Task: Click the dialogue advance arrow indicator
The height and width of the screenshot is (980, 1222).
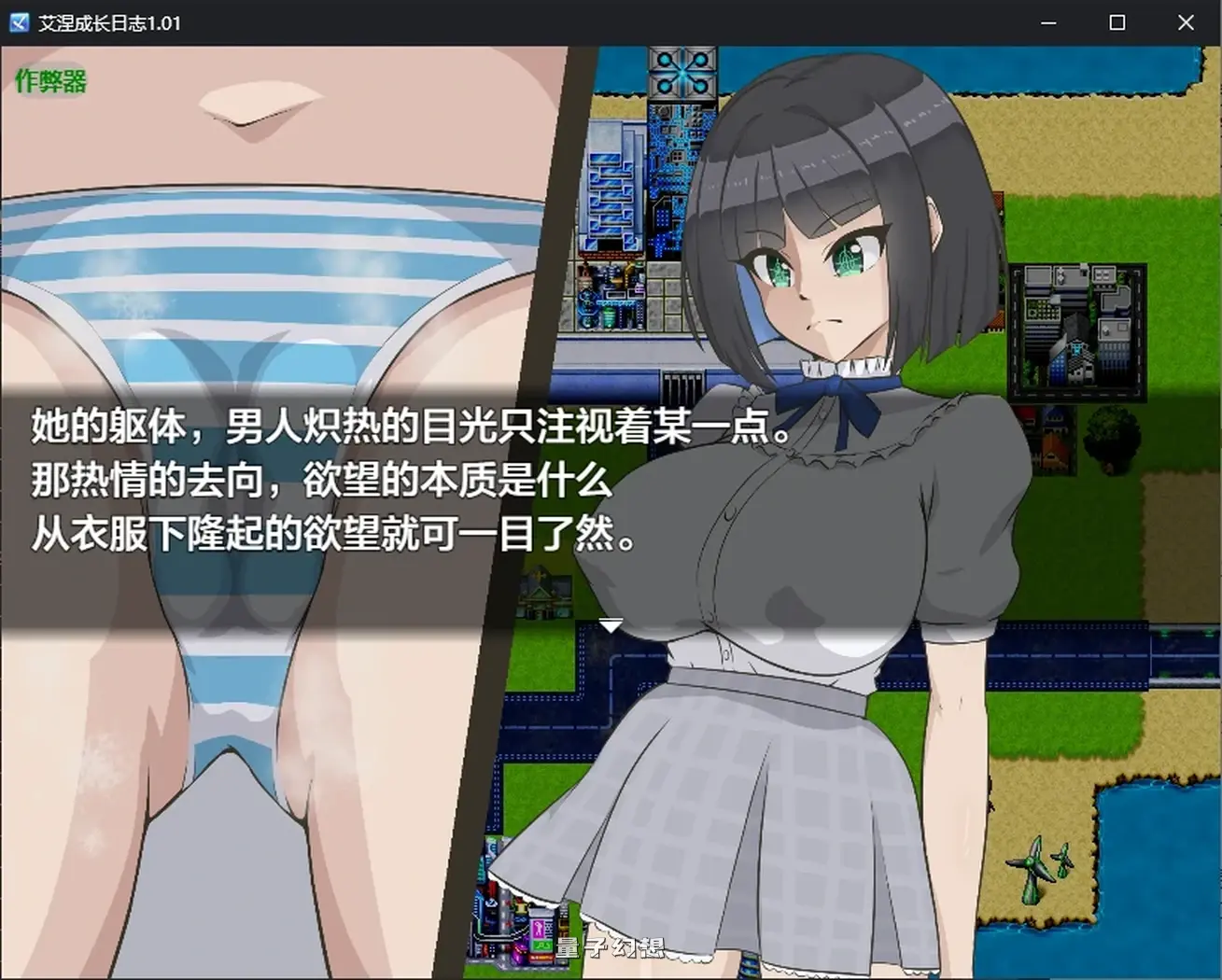Action: pyautogui.click(x=613, y=624)
